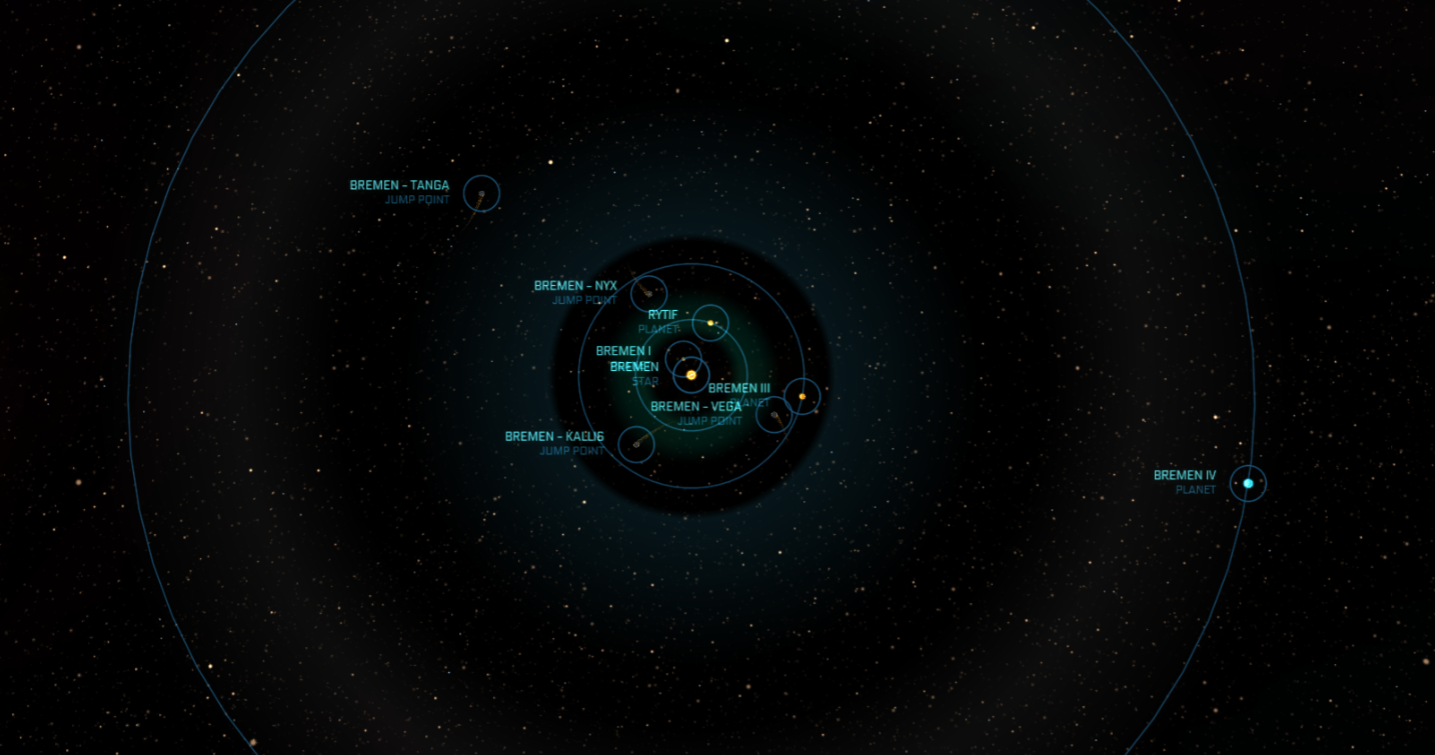
Task: Pick the Bremen III planet marker
Action: [x=802, y=396]
